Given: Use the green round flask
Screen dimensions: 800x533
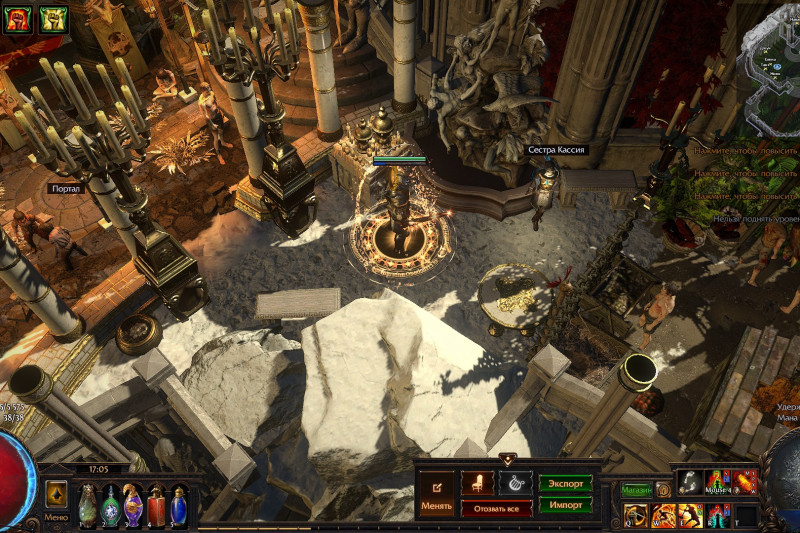Looking at the screenshot, I should coord(110,504).
